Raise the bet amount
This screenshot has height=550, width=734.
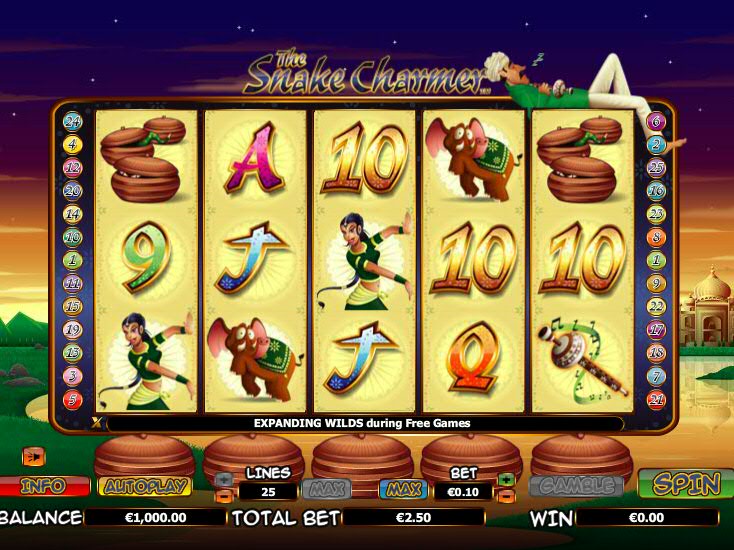click(506, 480)
